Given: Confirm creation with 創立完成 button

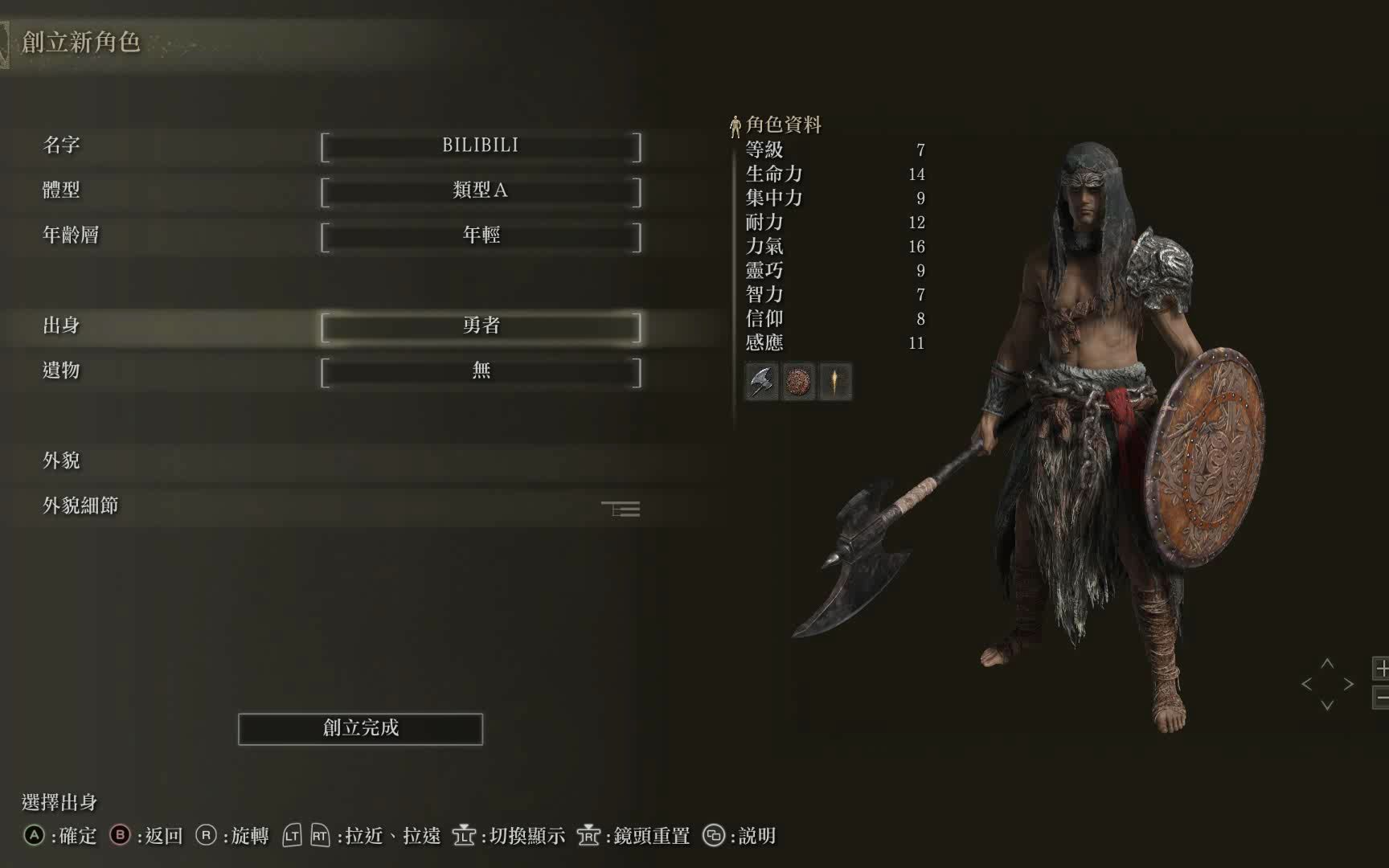Looking at the screenshot, I should (360, 729).
